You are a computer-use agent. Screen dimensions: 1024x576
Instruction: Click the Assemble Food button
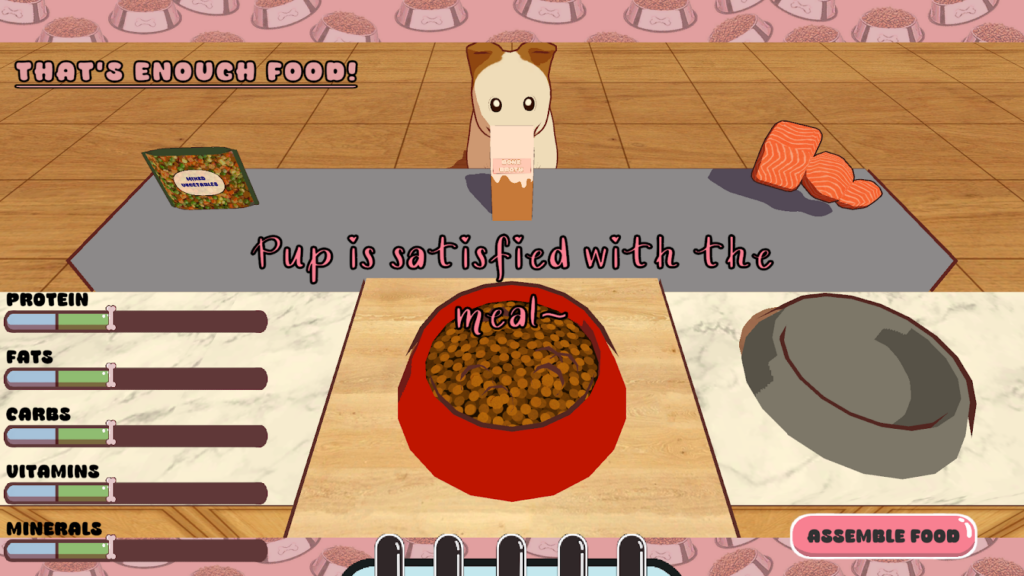point(883,536)
